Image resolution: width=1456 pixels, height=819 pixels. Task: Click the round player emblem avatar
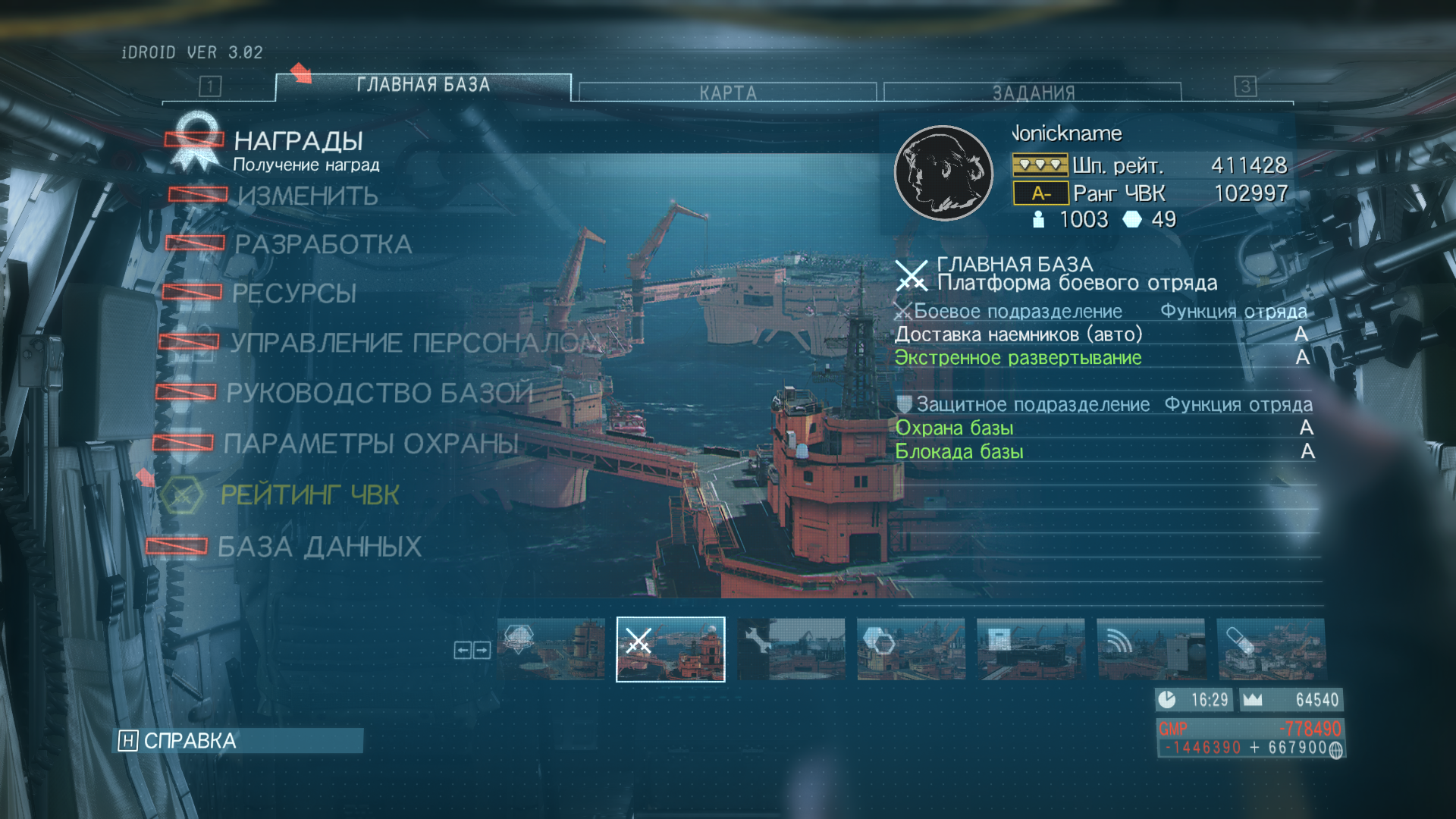pos(943,173)
